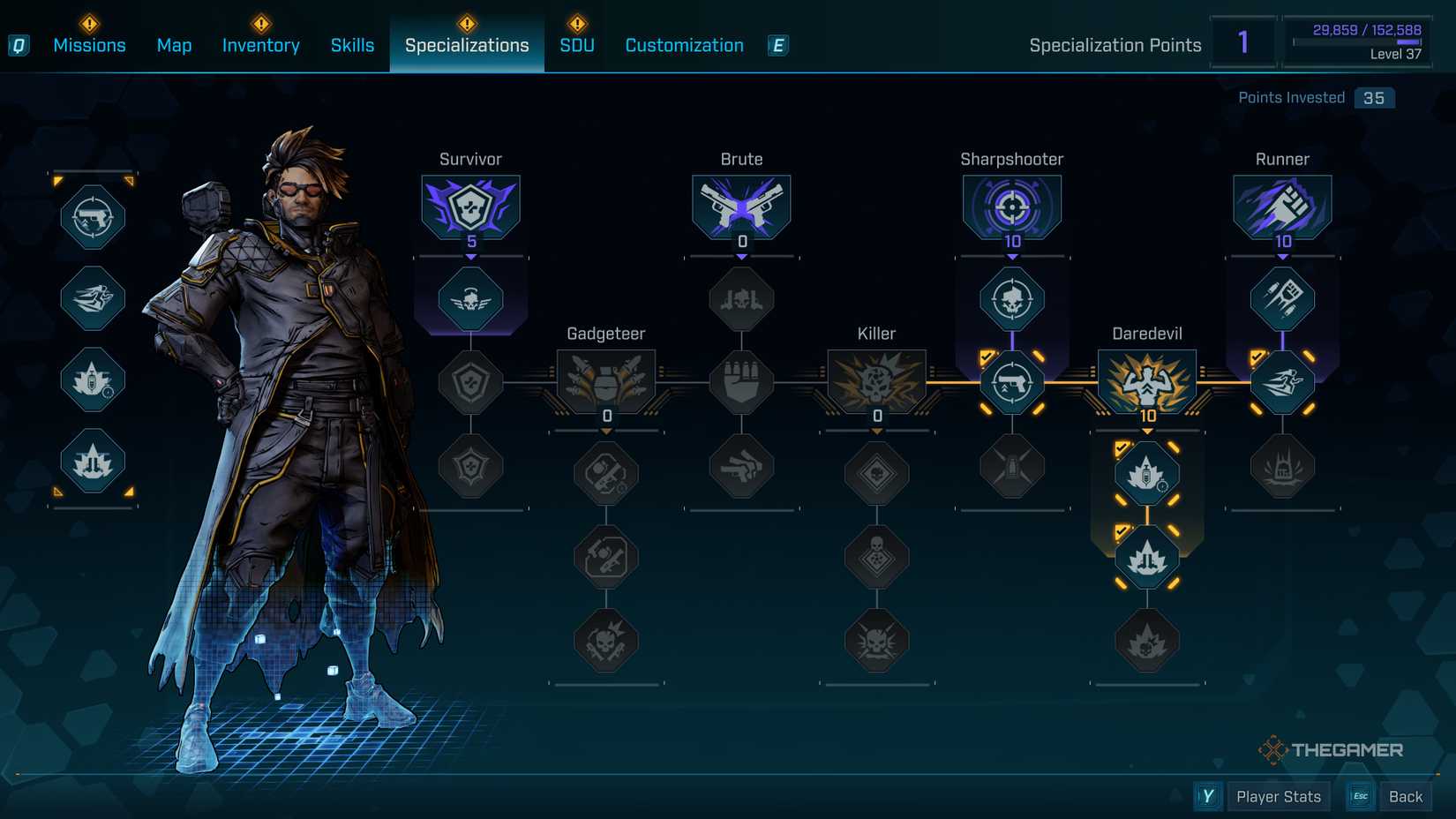Open the Brute crossed-pistols specialization icon
Screen dimensions: 1456x819
[740, 206]
